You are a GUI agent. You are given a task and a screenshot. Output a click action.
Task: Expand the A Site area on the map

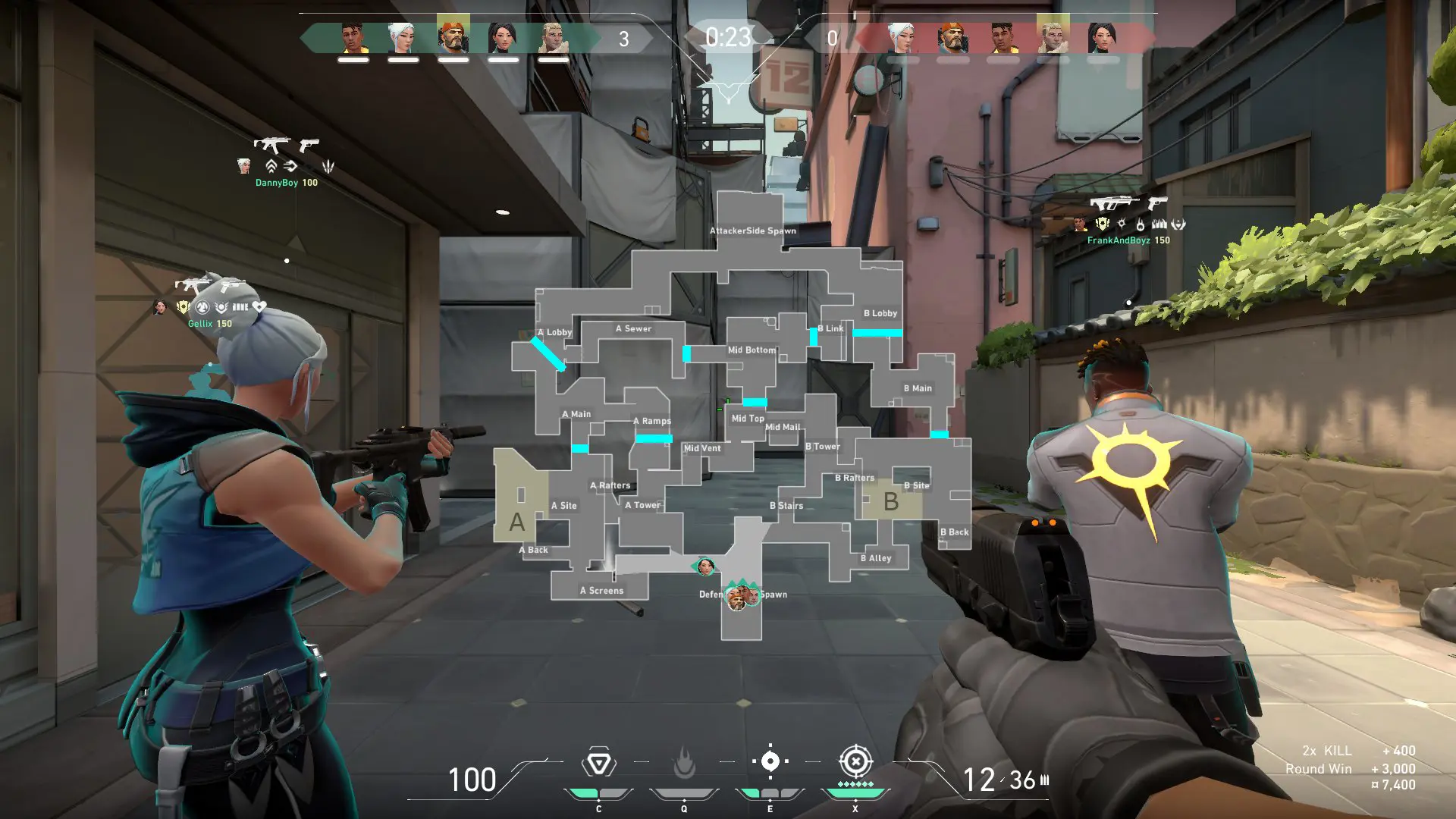(563, 505)
